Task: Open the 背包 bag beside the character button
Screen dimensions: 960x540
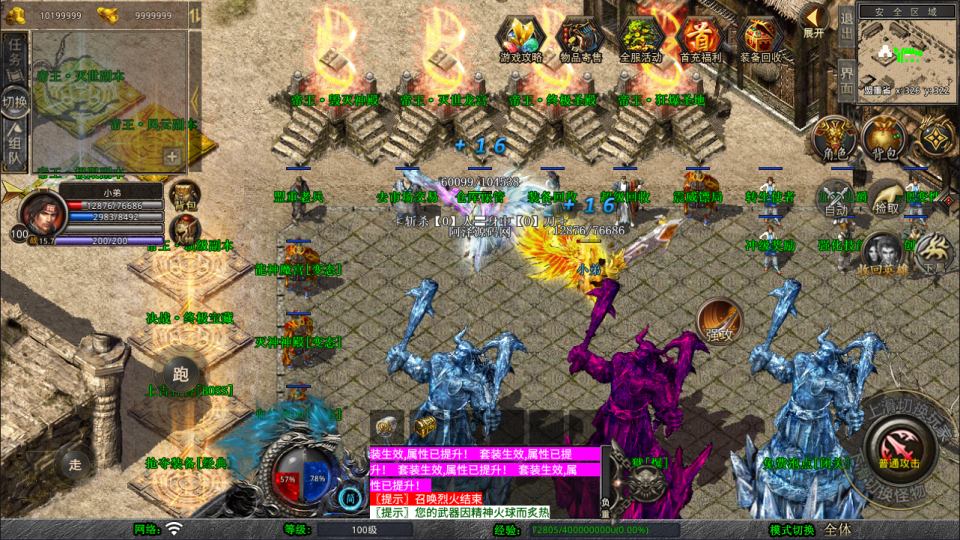Action: coord(883,137)
